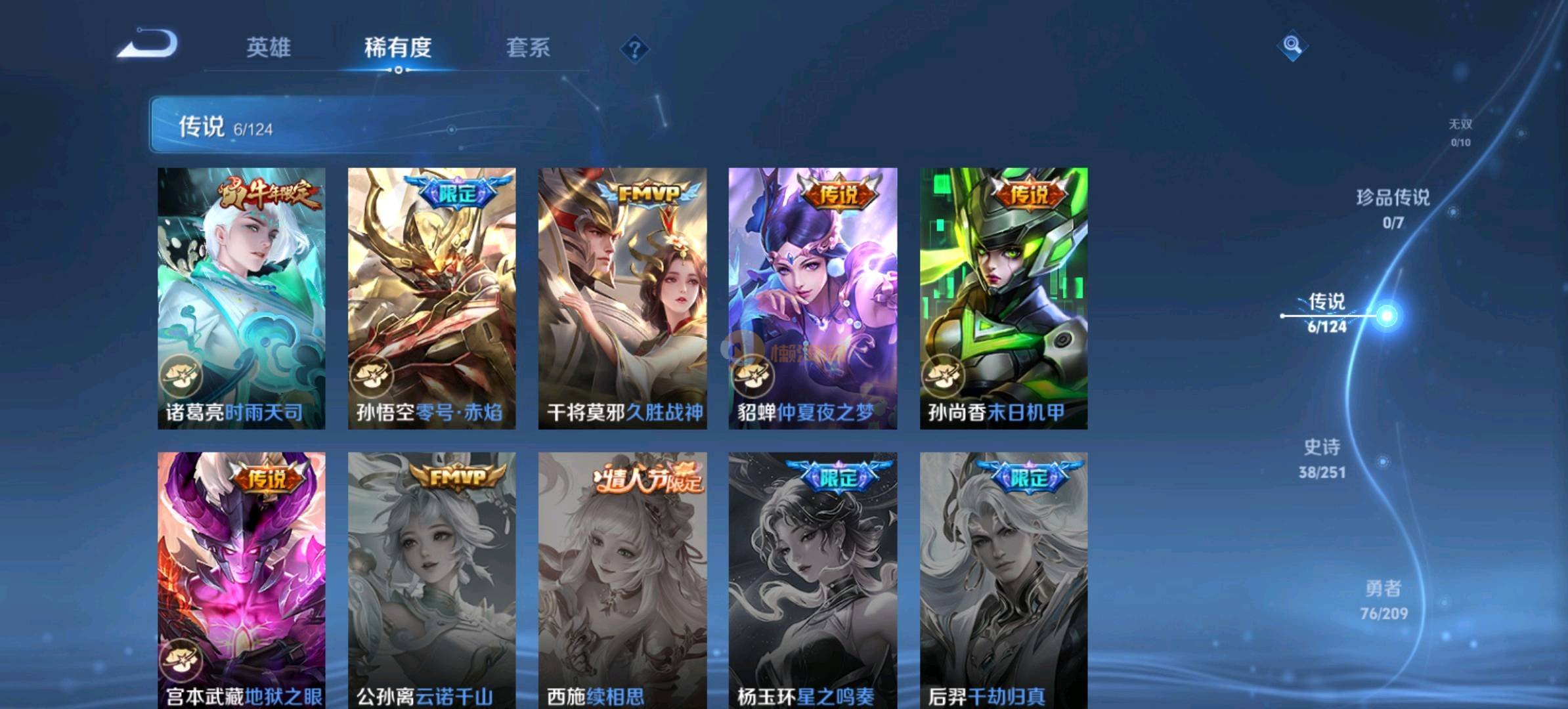Switch to the 英雄 tab
Viewport: 1568px width, 709px height.
[268, 47]
